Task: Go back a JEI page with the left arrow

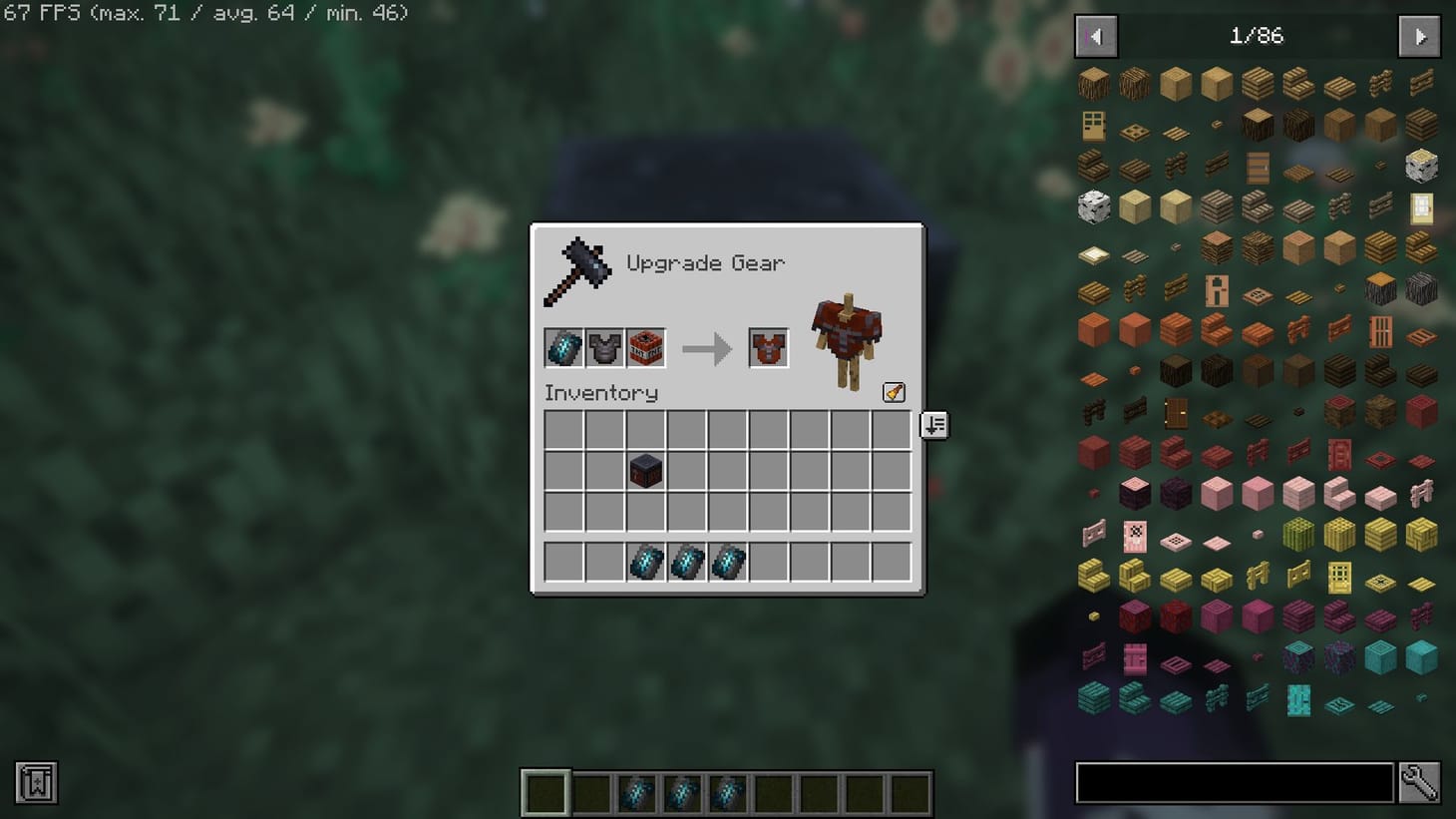Action: [1095, 36]
